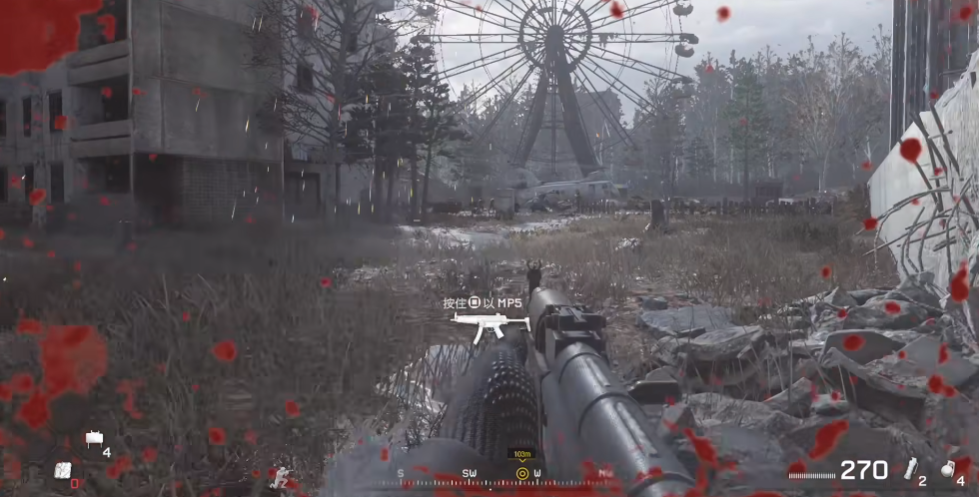Click the crouching soldier stance icon
Image resolution: width=979 pixels, height=497 pixels.
(x=281, y=478)
